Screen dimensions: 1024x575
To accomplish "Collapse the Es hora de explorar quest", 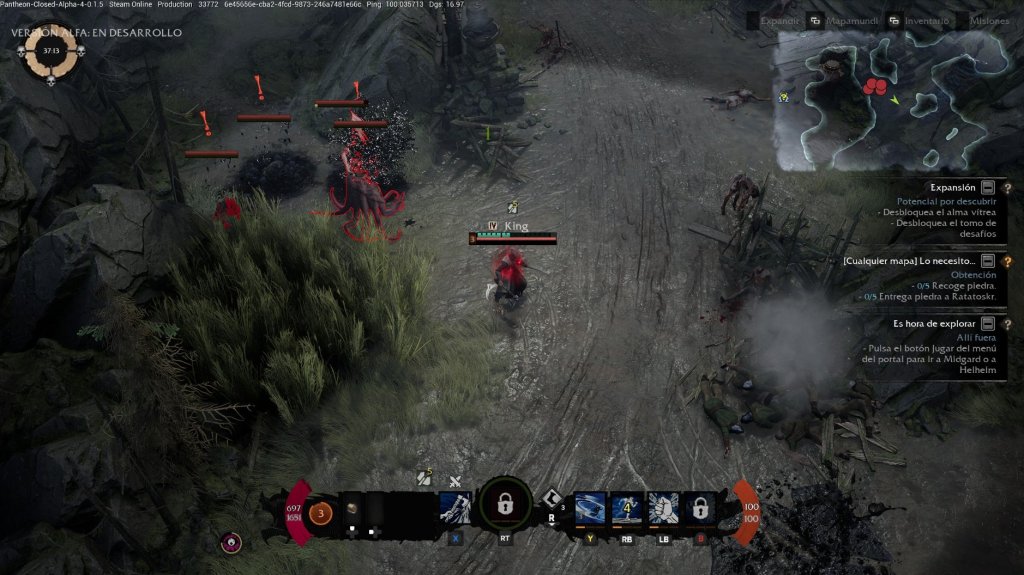I will tap(988, 324).
